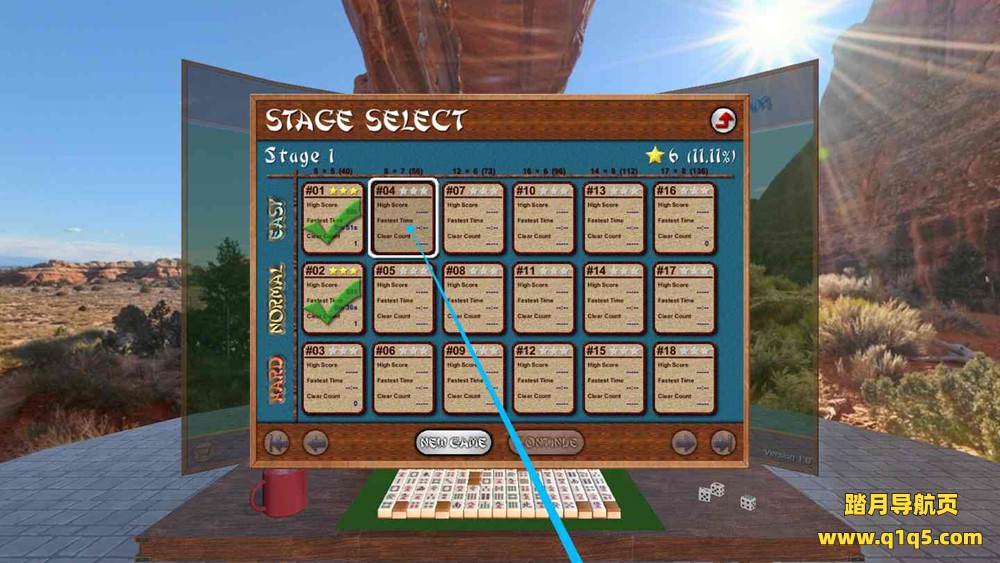Select stage tile #01
Image resolution: width=1000 pixels, height=563 pixels.
point(333,217)
